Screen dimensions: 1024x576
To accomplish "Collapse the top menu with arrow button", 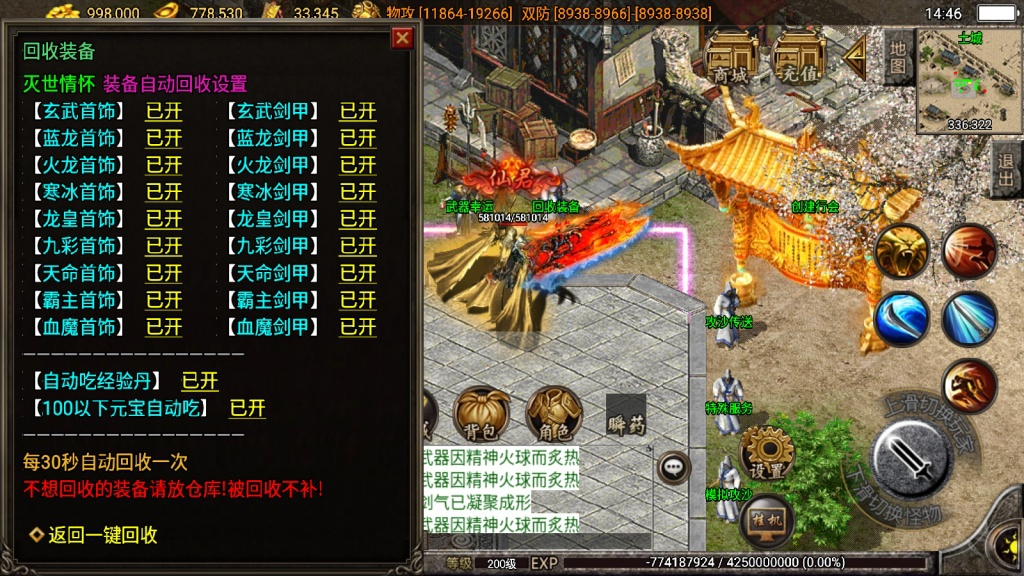I will point(855,57).
